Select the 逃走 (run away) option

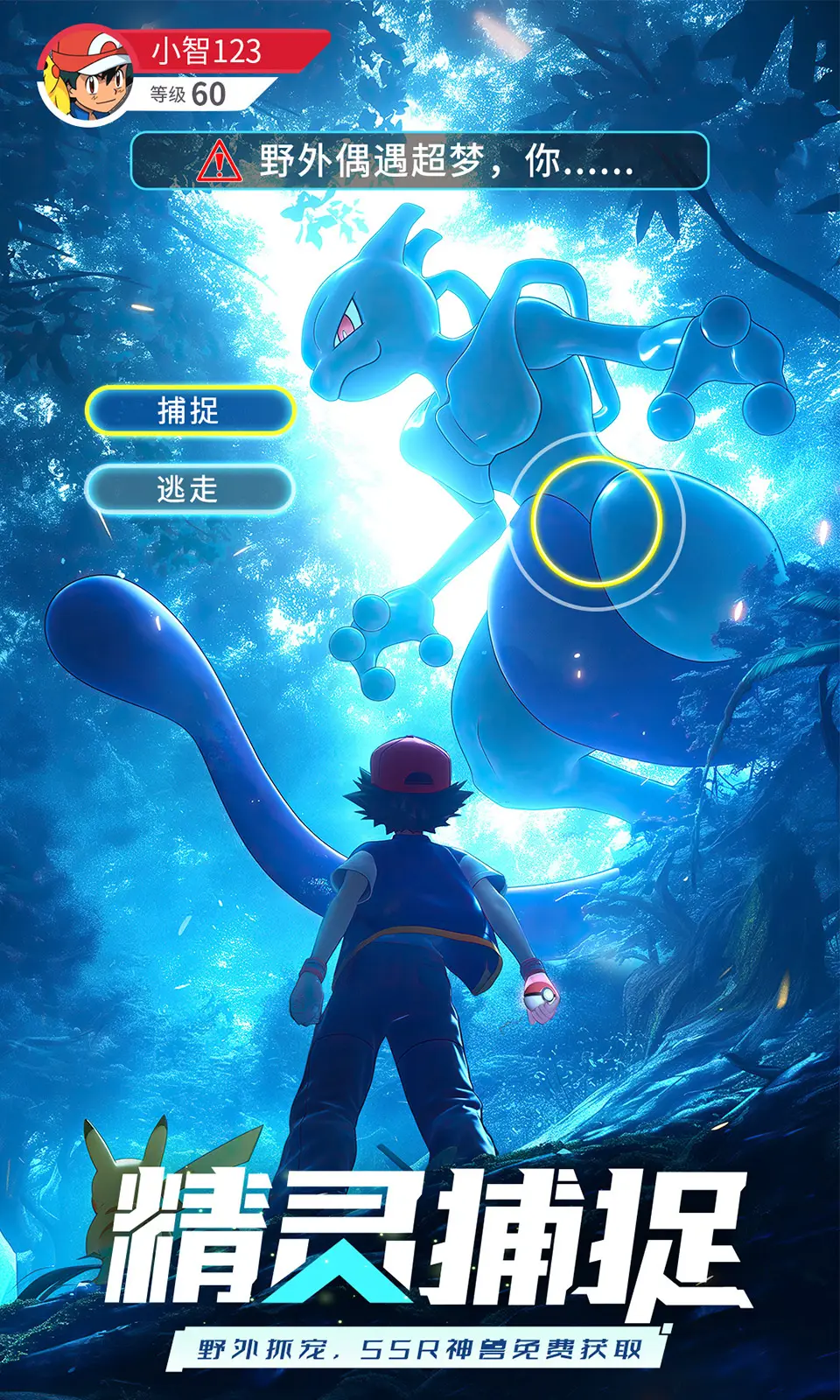[189, 488]
